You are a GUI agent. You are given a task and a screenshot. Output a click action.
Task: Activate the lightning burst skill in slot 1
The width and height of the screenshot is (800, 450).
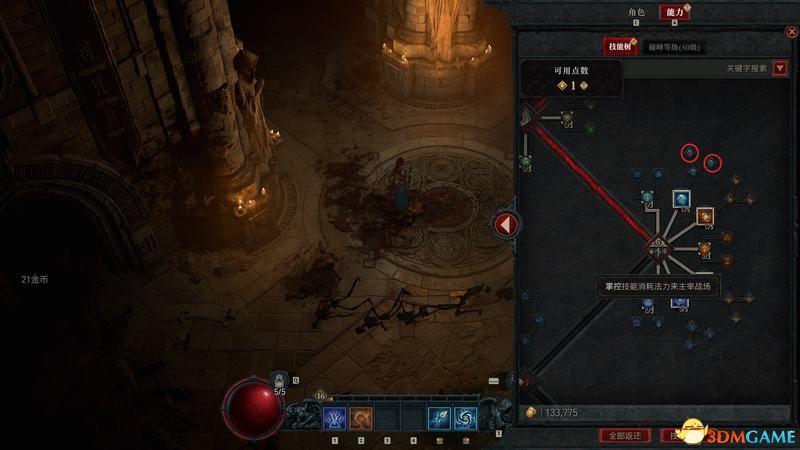coord(334,416)
